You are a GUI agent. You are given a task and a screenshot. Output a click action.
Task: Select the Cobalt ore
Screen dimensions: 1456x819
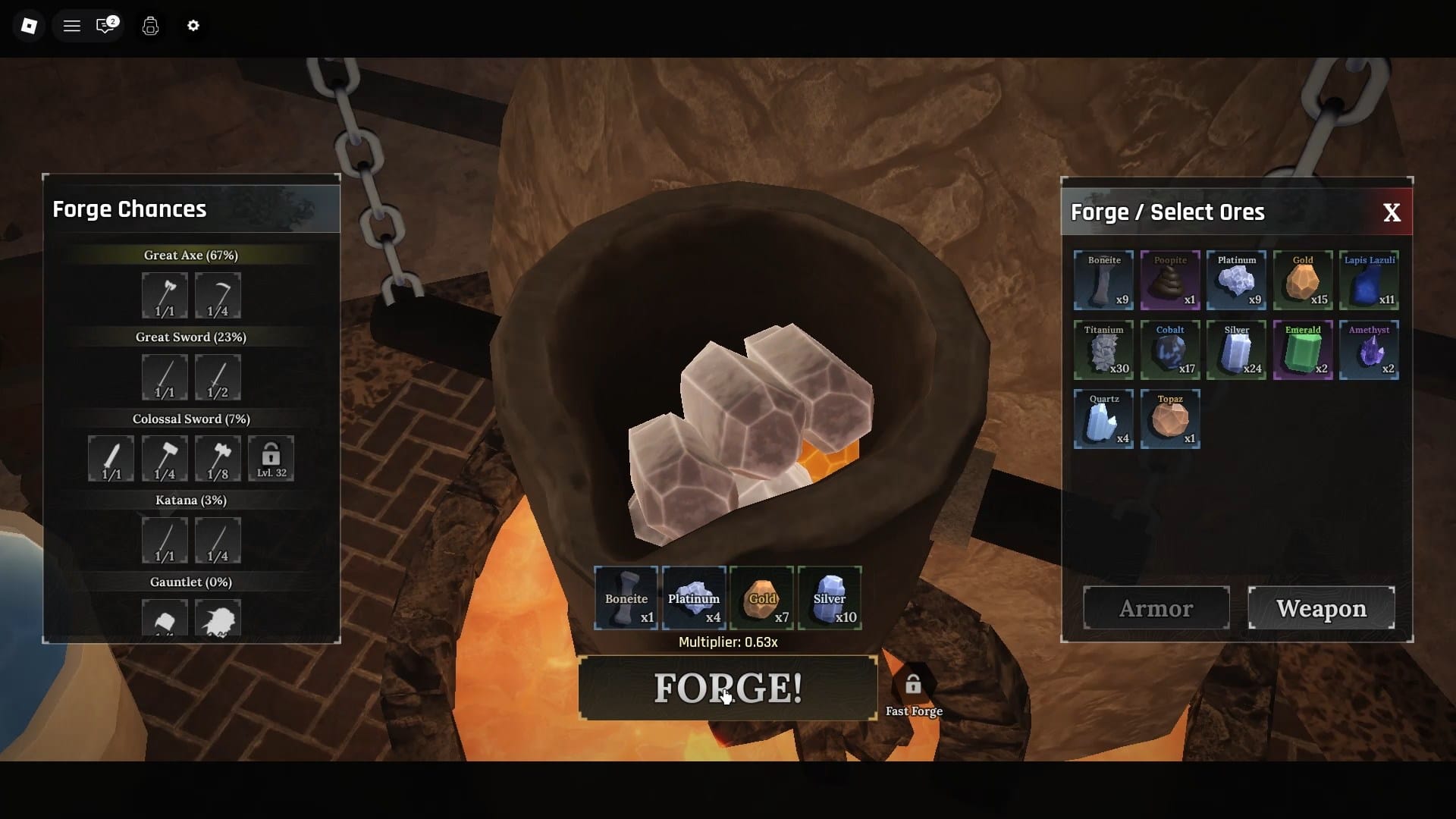coord(1170,350)
